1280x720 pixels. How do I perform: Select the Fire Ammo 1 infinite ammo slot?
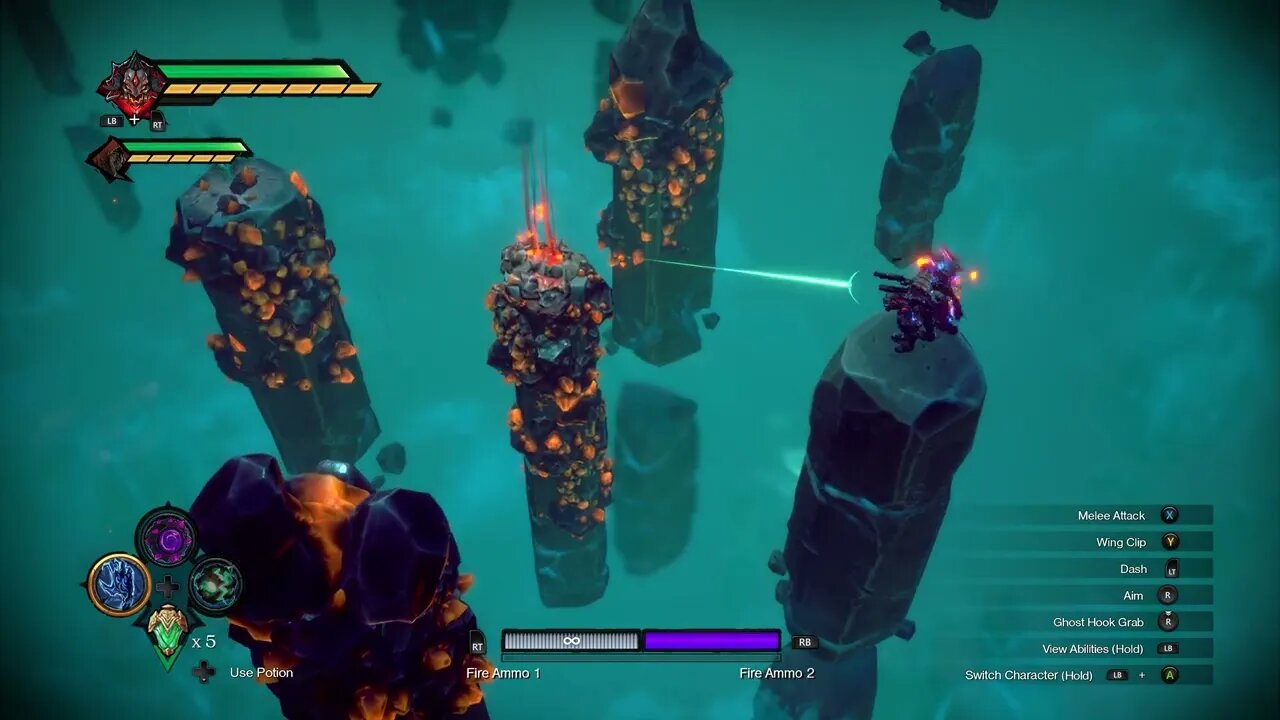point(571,641)
